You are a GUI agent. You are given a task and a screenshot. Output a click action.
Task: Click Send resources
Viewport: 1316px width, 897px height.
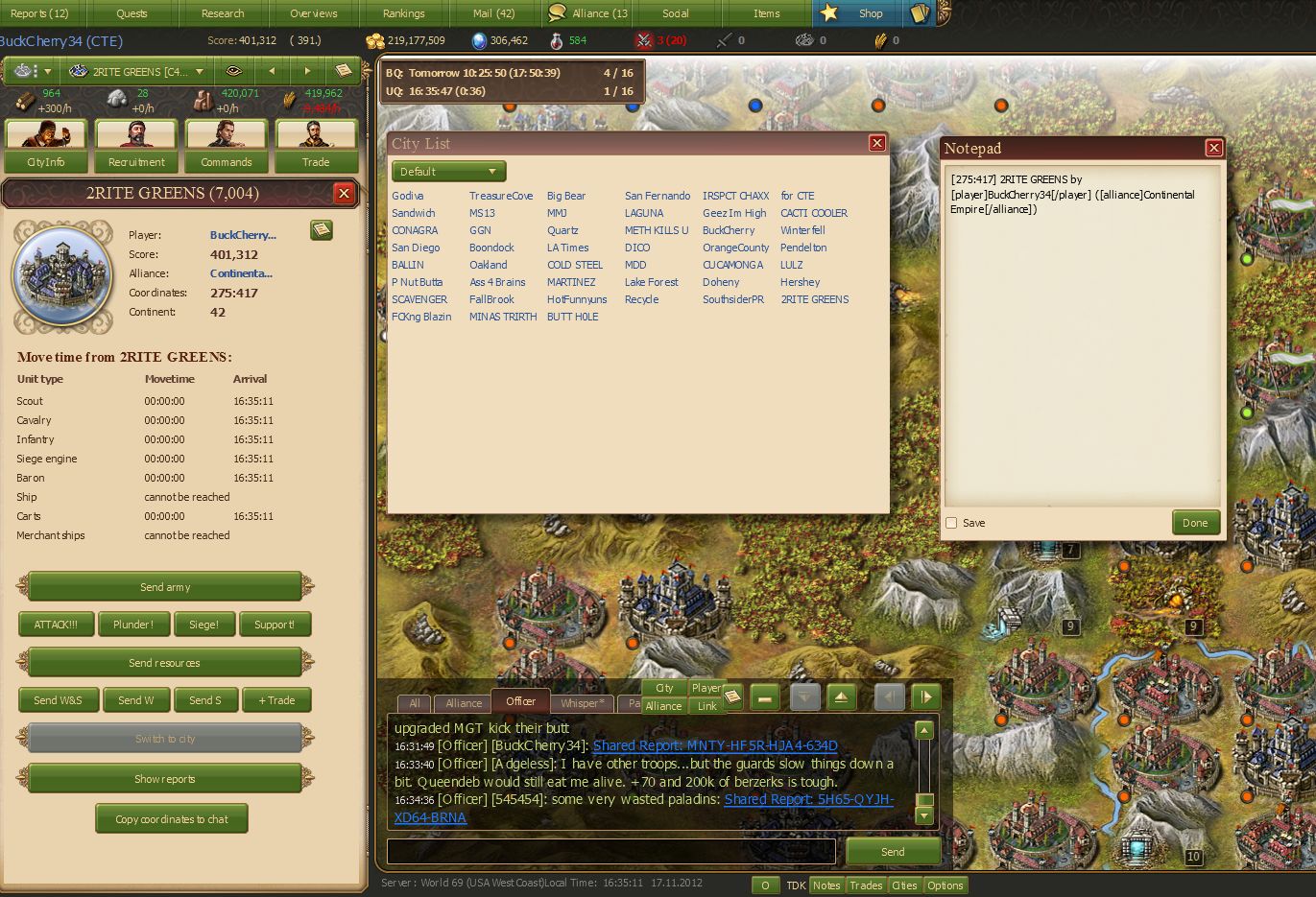click(165, 663)
